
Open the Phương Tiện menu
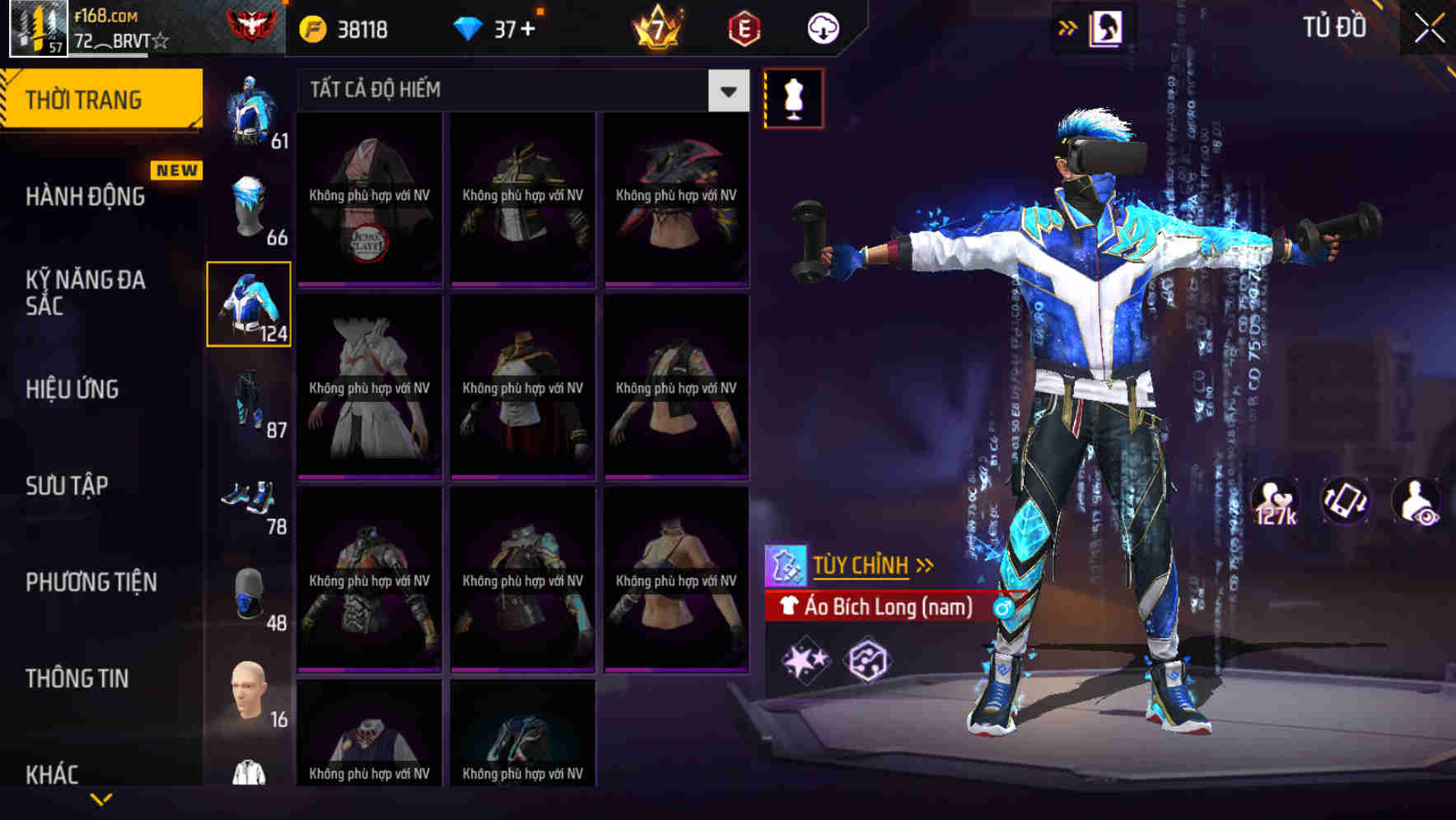click(x=92, y=581)
